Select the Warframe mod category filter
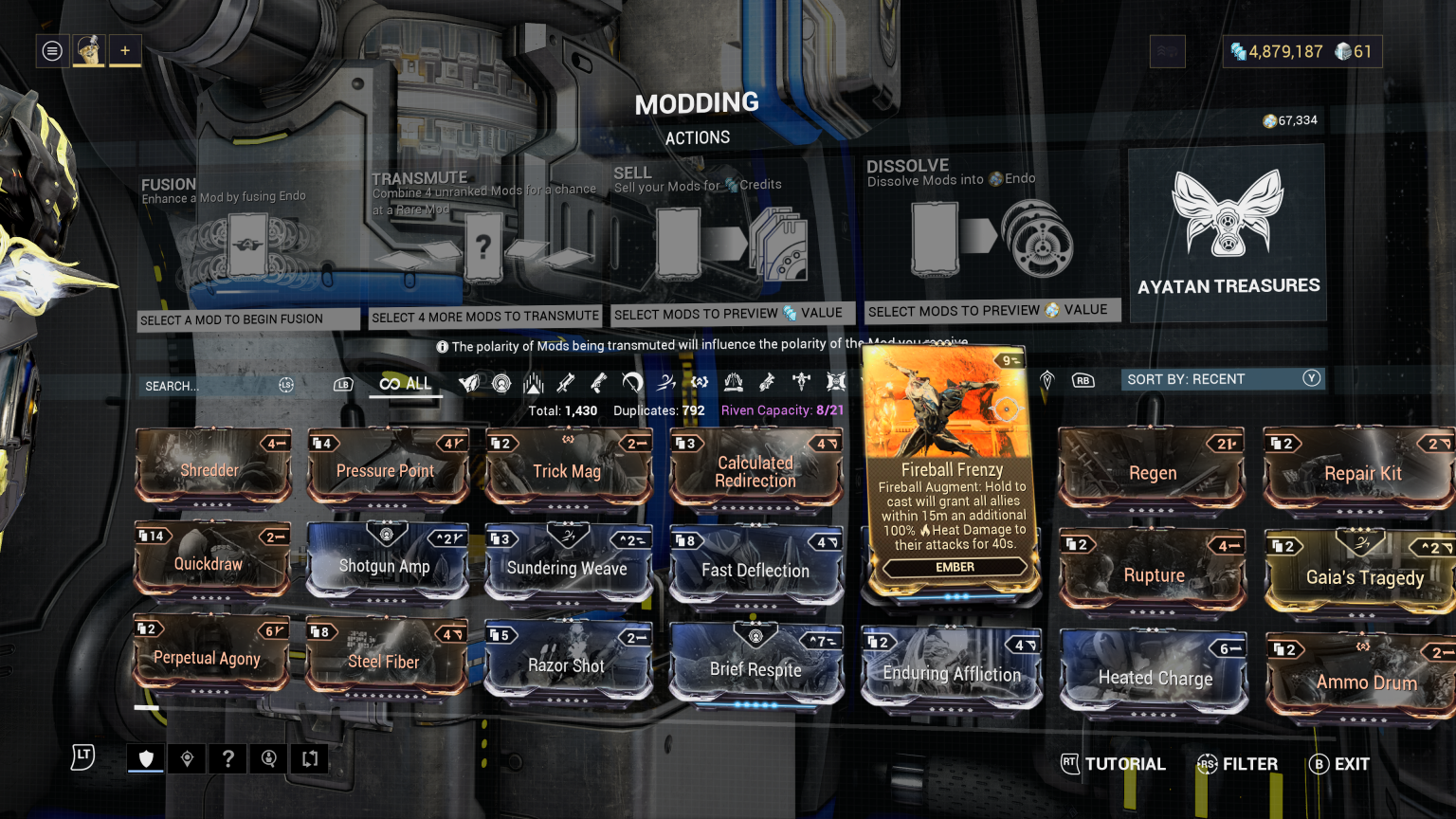 click(468, 384)
